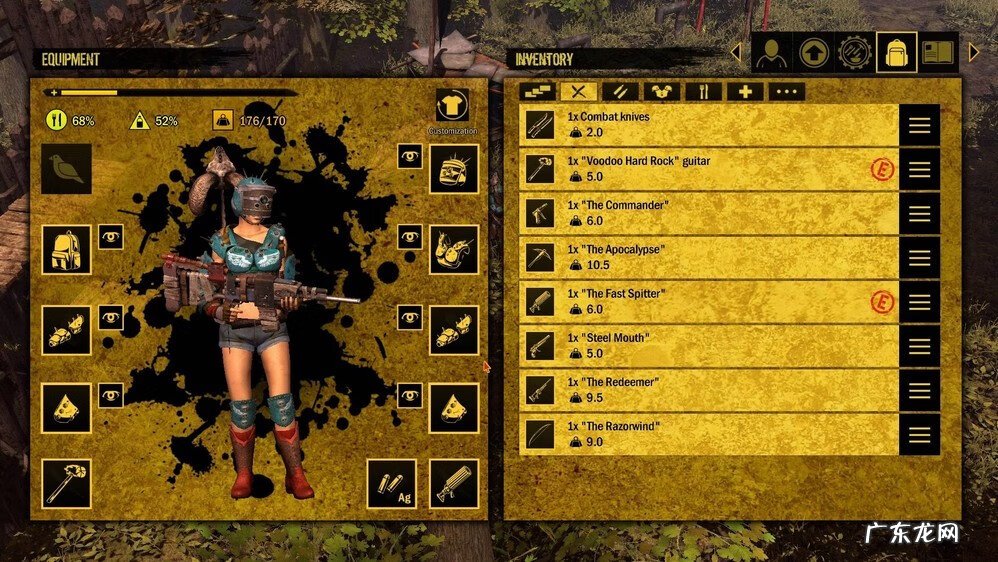Filter inventory by medical plus category

click(745, 92)
